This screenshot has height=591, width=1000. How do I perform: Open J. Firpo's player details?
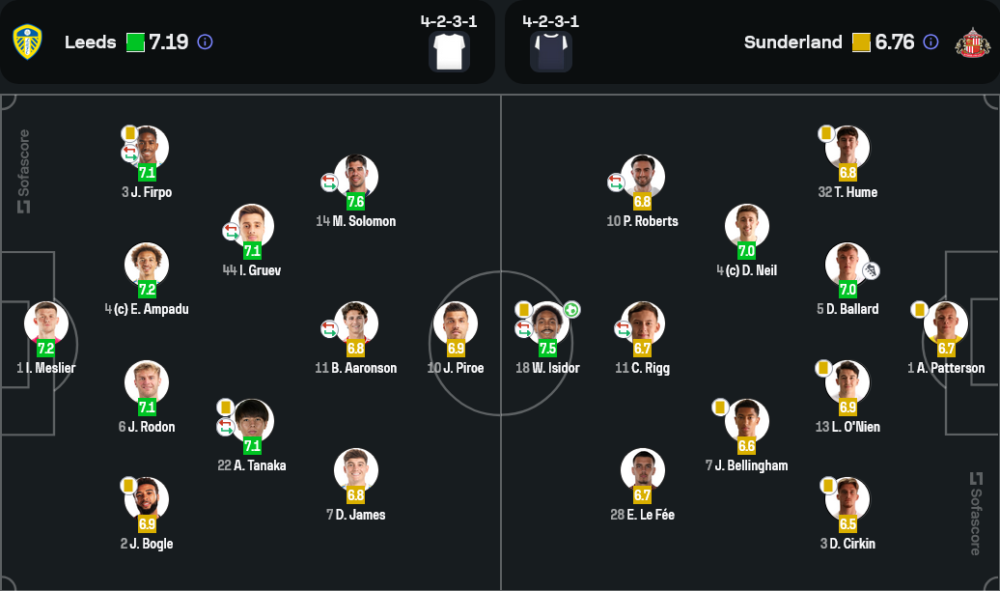[147, 148]
